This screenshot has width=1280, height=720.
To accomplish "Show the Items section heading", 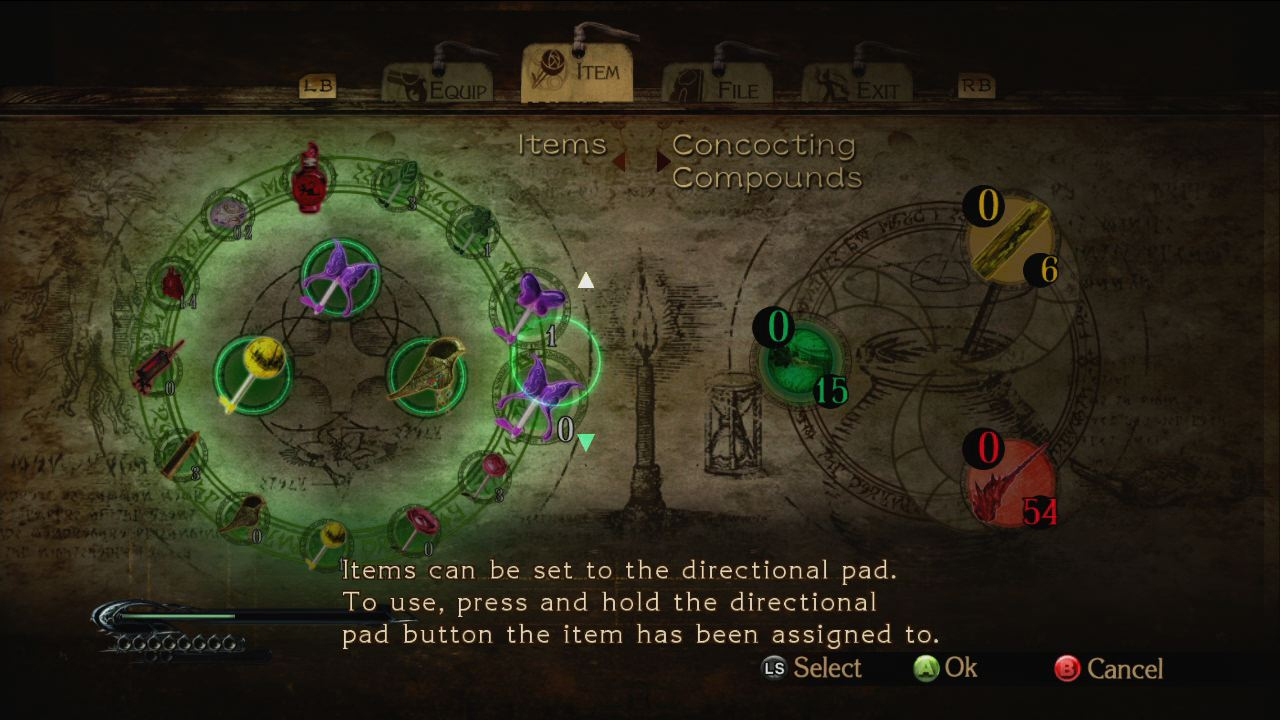I will click(x=562, y=145).
